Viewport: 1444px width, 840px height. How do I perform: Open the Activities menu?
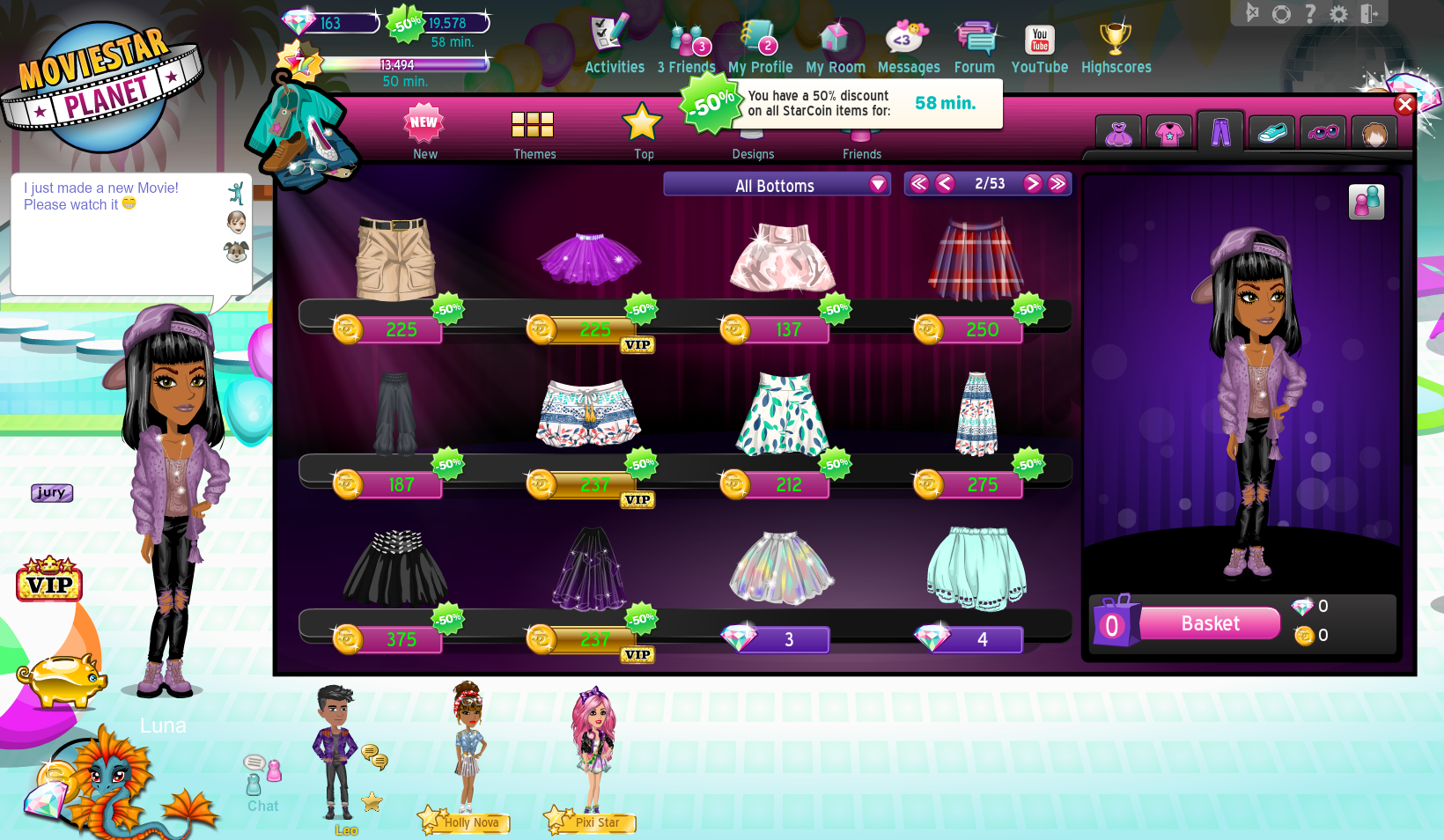[614, 48]
